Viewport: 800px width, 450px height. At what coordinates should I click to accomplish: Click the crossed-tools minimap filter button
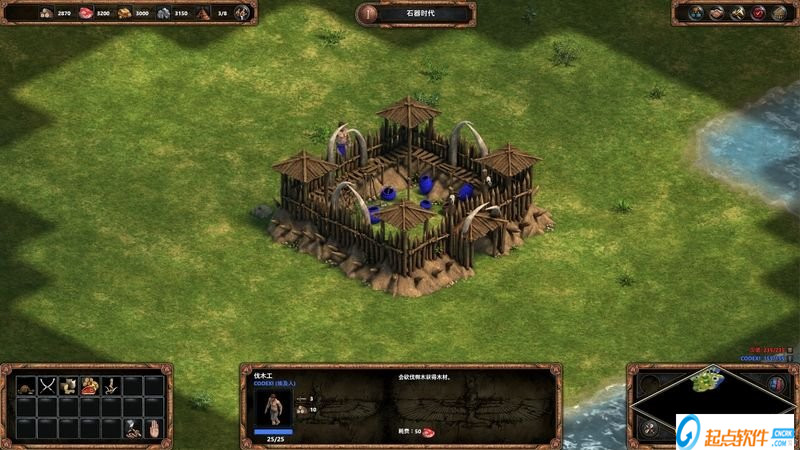pyautogui.click(x=649, y=429)
